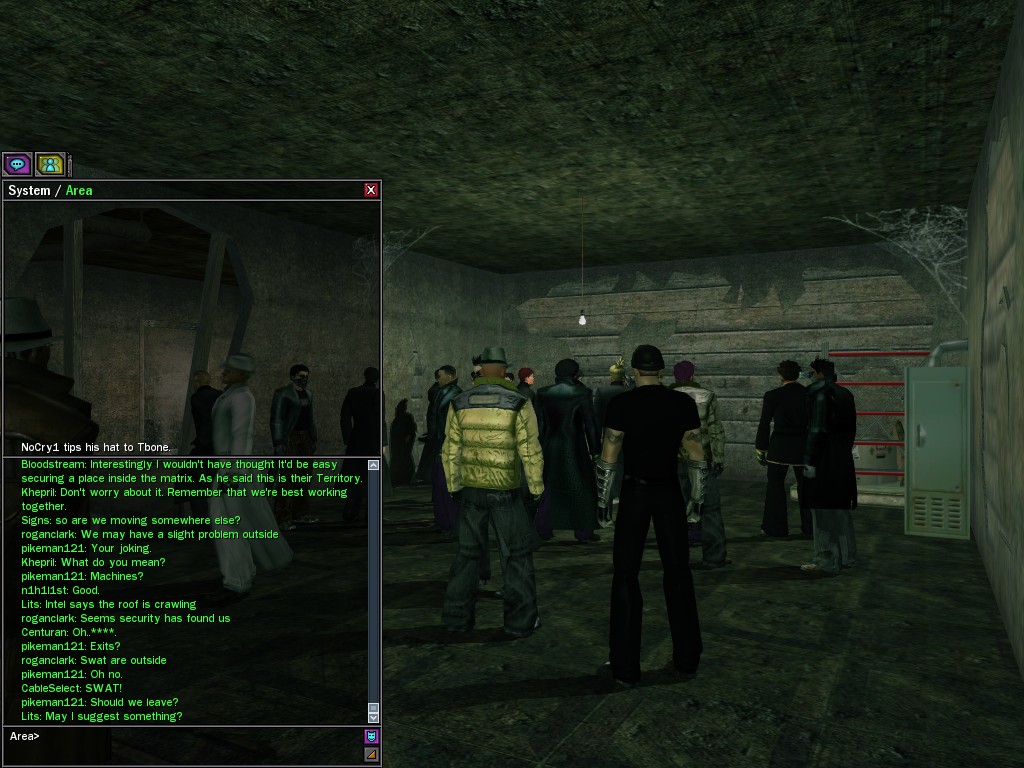1024x768 pixels.
Task: Open the purple emote mask icon
Action: click(x=371, y=737)
